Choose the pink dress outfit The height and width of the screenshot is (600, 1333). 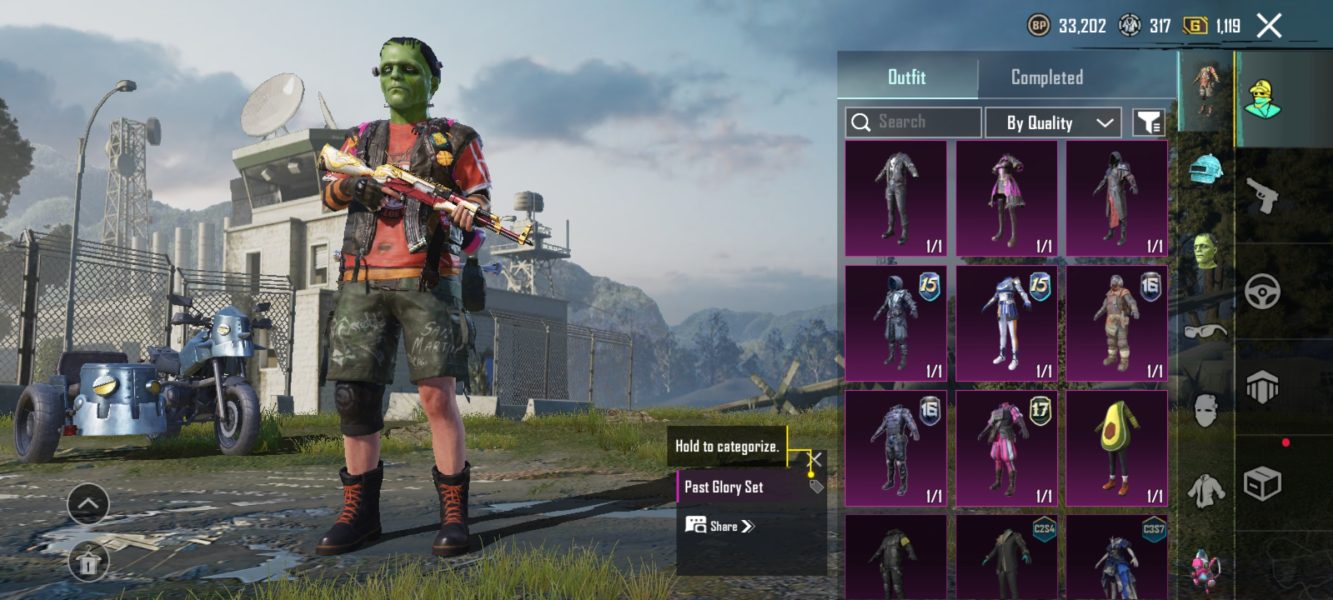click(x=1006, y=198)
